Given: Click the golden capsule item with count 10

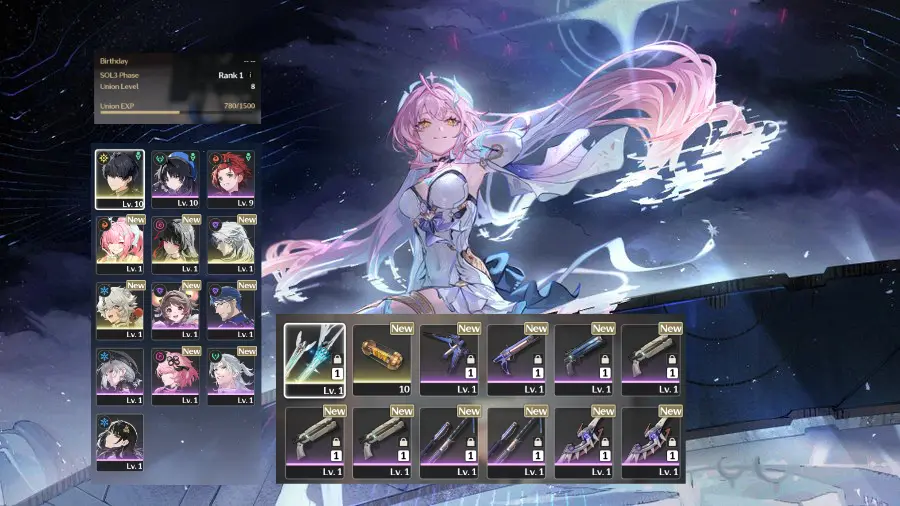Looking at the screenshot, I should (x=383, y=359).
